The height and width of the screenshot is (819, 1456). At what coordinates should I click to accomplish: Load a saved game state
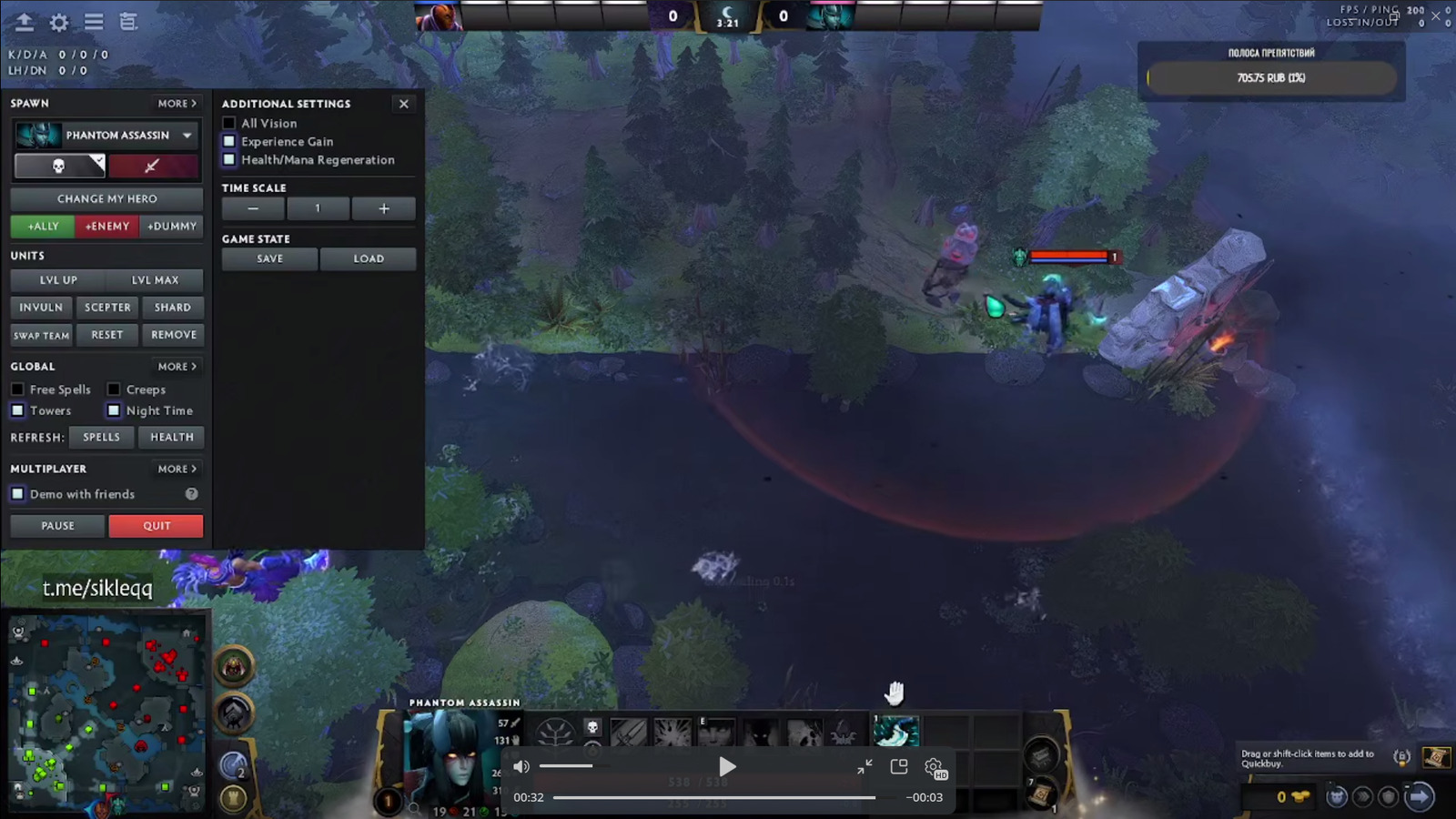tap(369, 258)
